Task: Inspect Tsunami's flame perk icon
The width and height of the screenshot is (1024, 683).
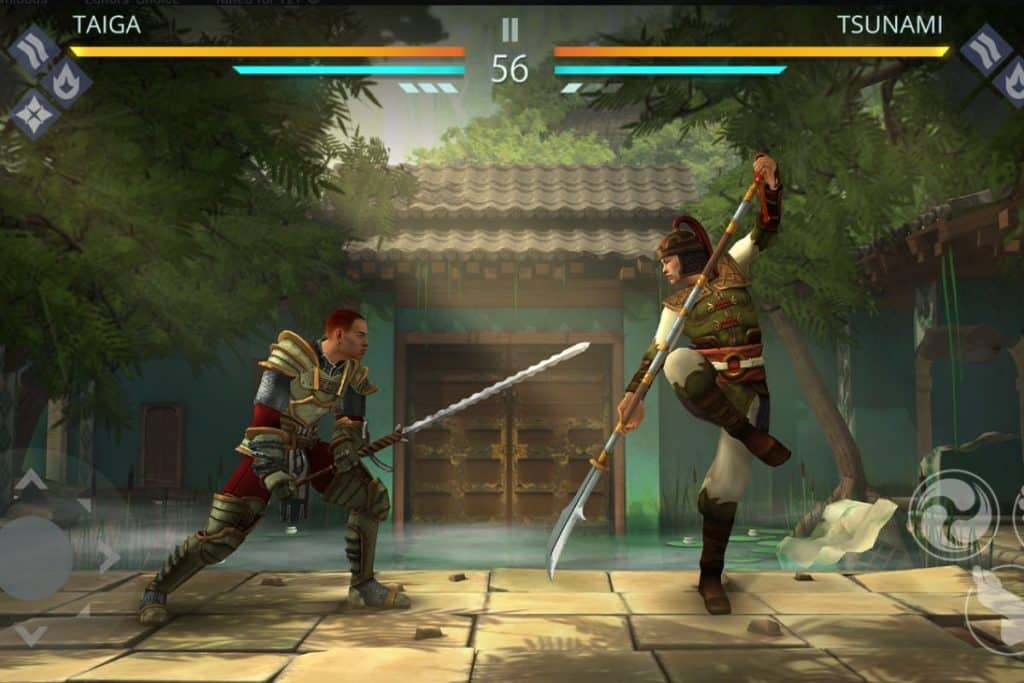Action: point(1014,80)
